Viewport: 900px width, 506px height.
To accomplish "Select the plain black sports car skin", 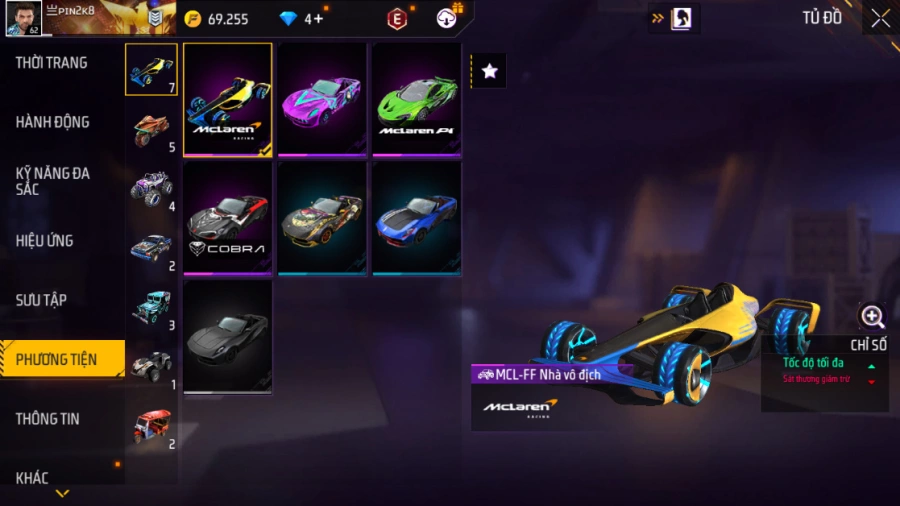I will (x=228, y=337).
